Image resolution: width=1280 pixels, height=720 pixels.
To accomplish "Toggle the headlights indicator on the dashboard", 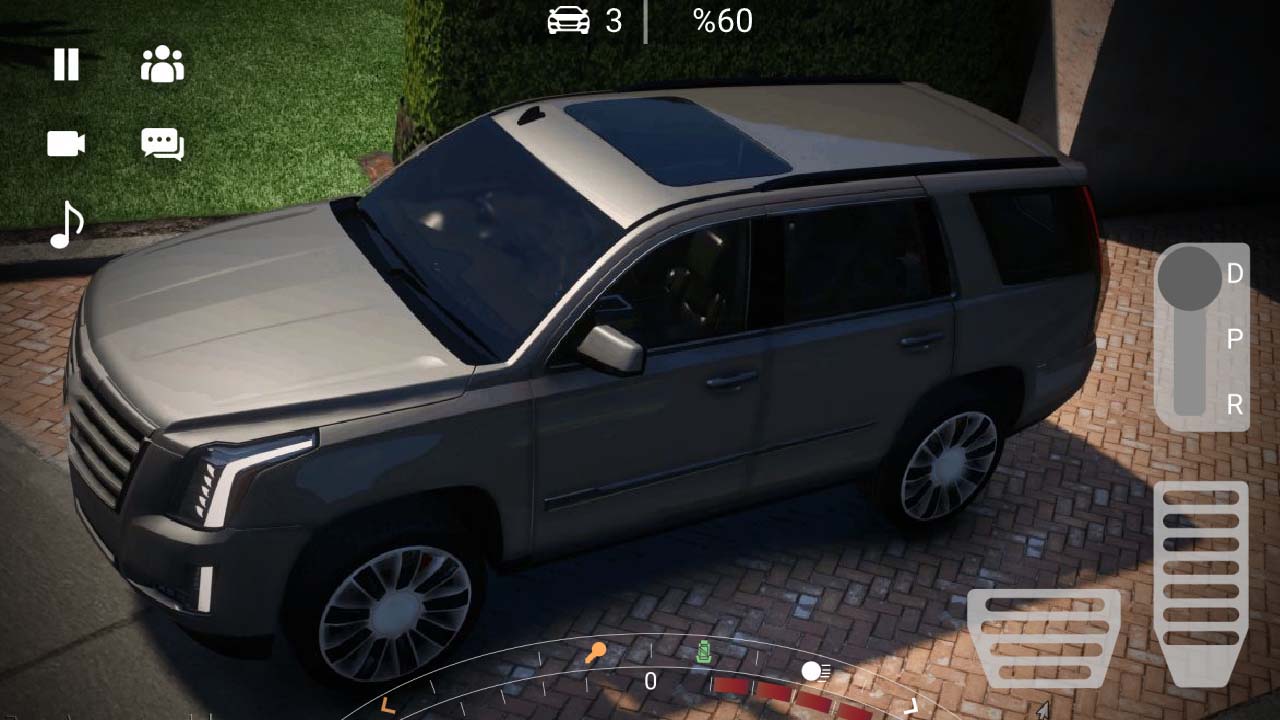I will click(x=811, y=672).
